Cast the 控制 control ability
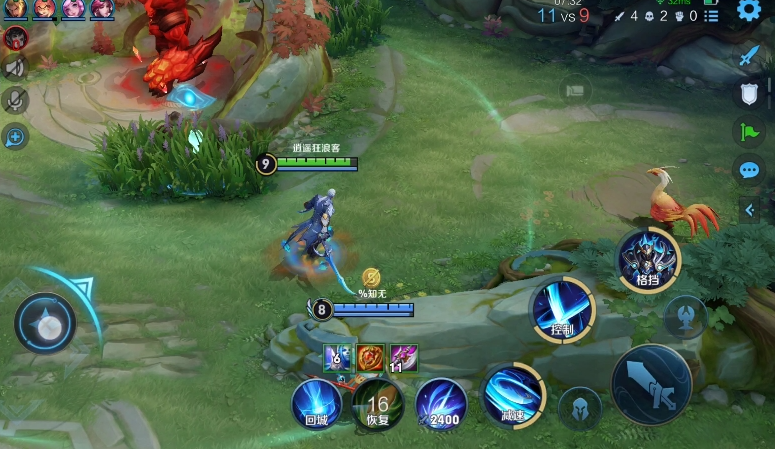775x449 pixels. click(x=562, y=308)
